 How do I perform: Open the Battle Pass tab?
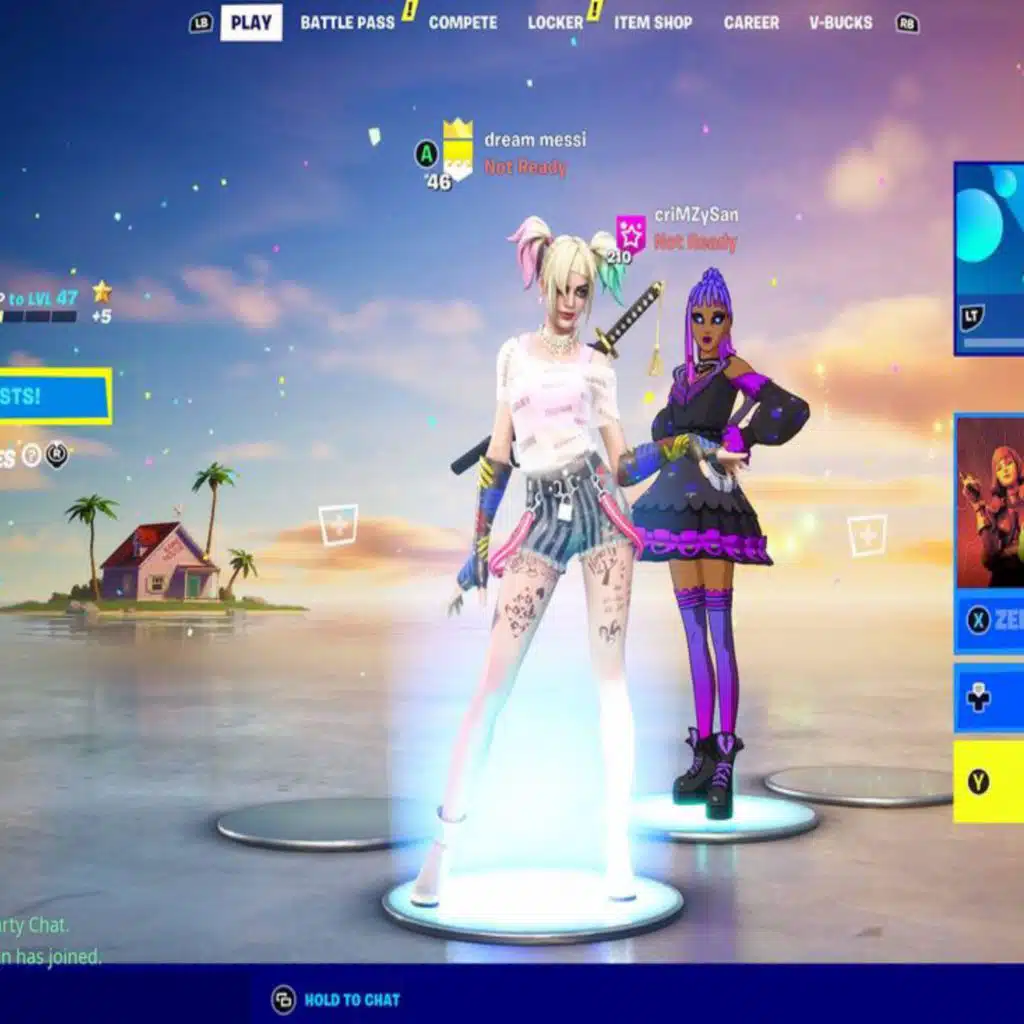347,22
